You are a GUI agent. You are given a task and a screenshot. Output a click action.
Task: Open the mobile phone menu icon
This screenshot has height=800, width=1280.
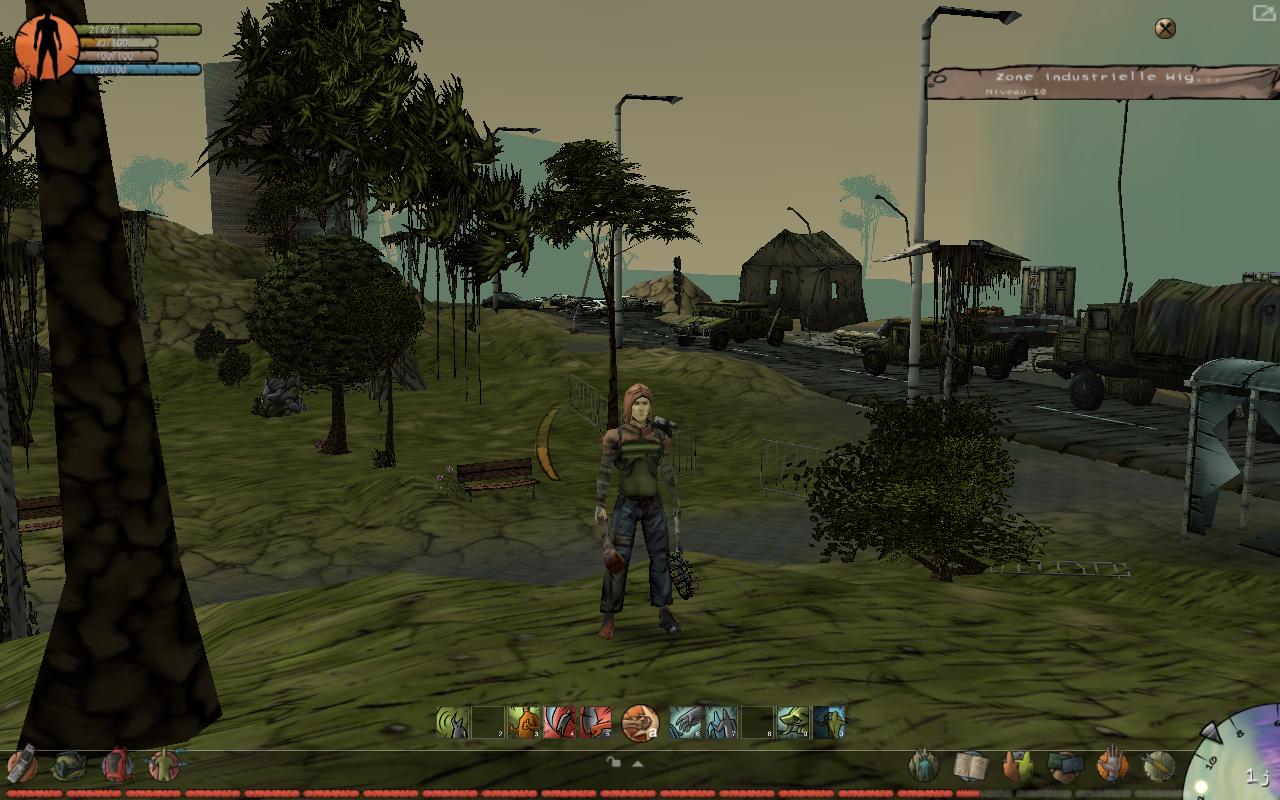pos(22,766)
